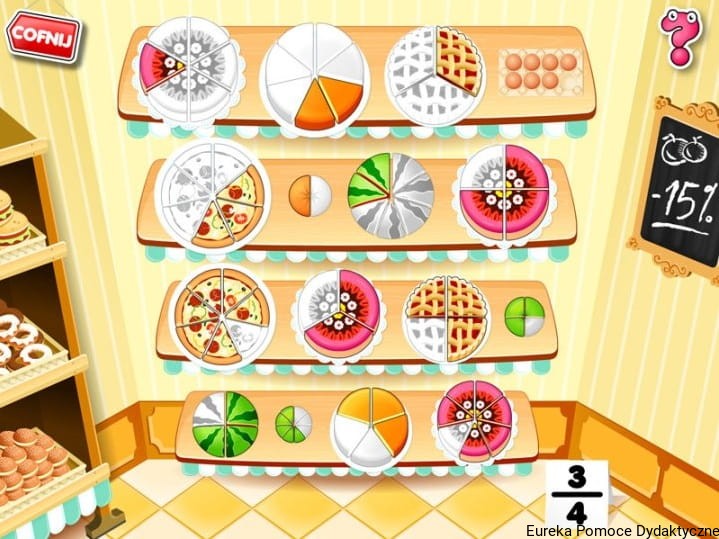Choose the nearly whole watermelon

click(x=225, y=424)
